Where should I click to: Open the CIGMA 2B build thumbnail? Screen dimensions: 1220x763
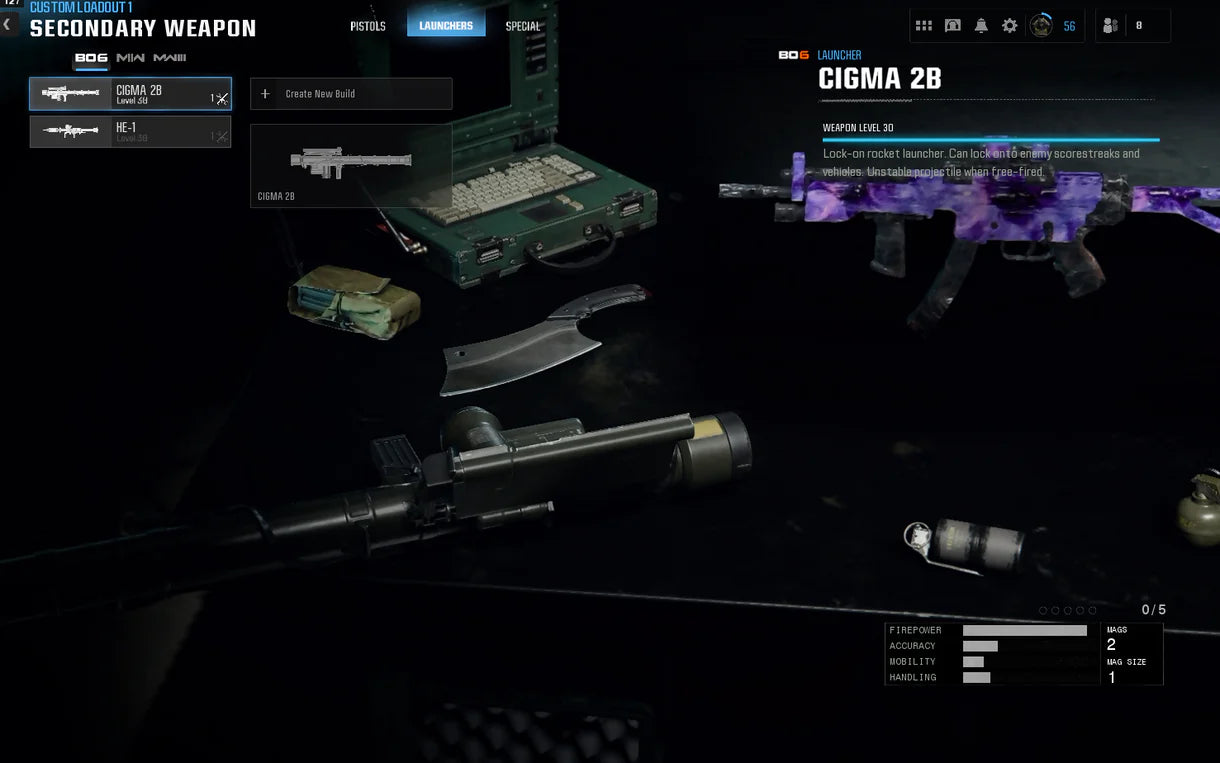click(x=350, y=165)
